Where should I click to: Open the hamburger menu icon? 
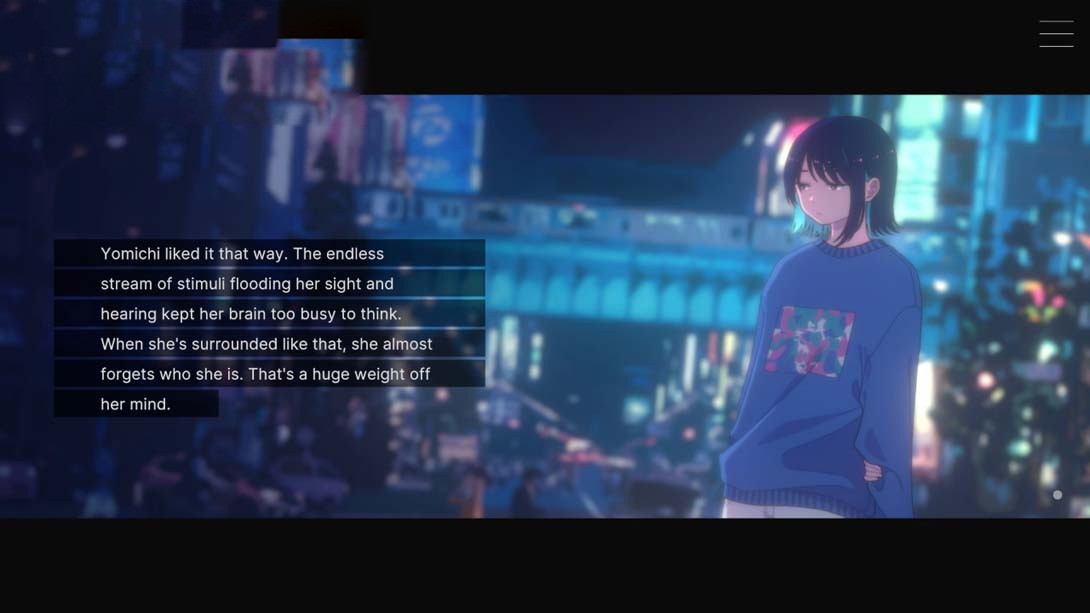1056,34
